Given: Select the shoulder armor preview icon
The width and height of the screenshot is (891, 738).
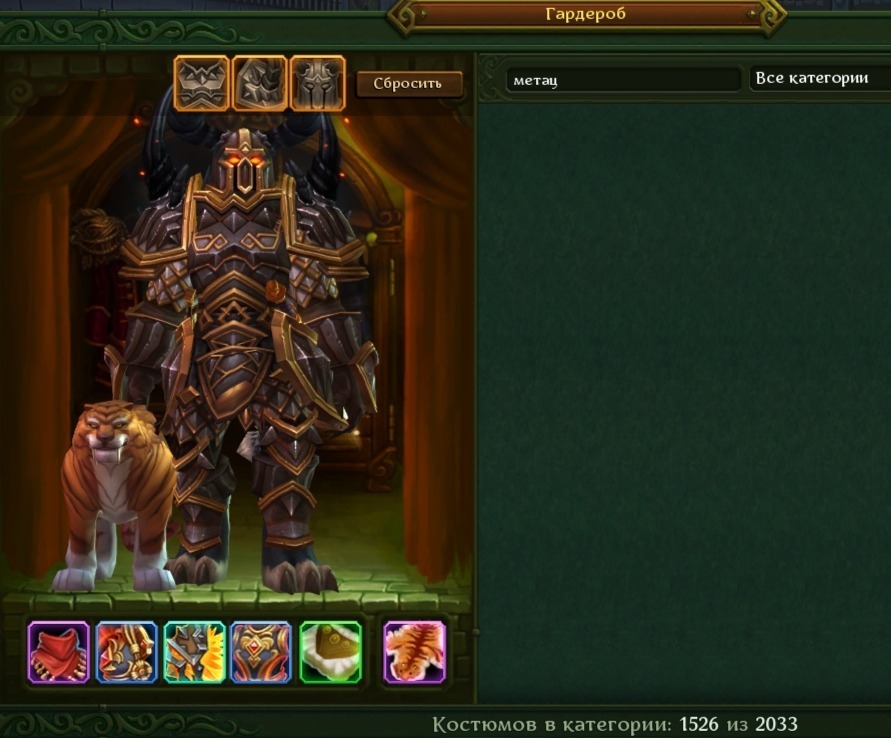Looking at the screenshot, I should tap(260, 83).
